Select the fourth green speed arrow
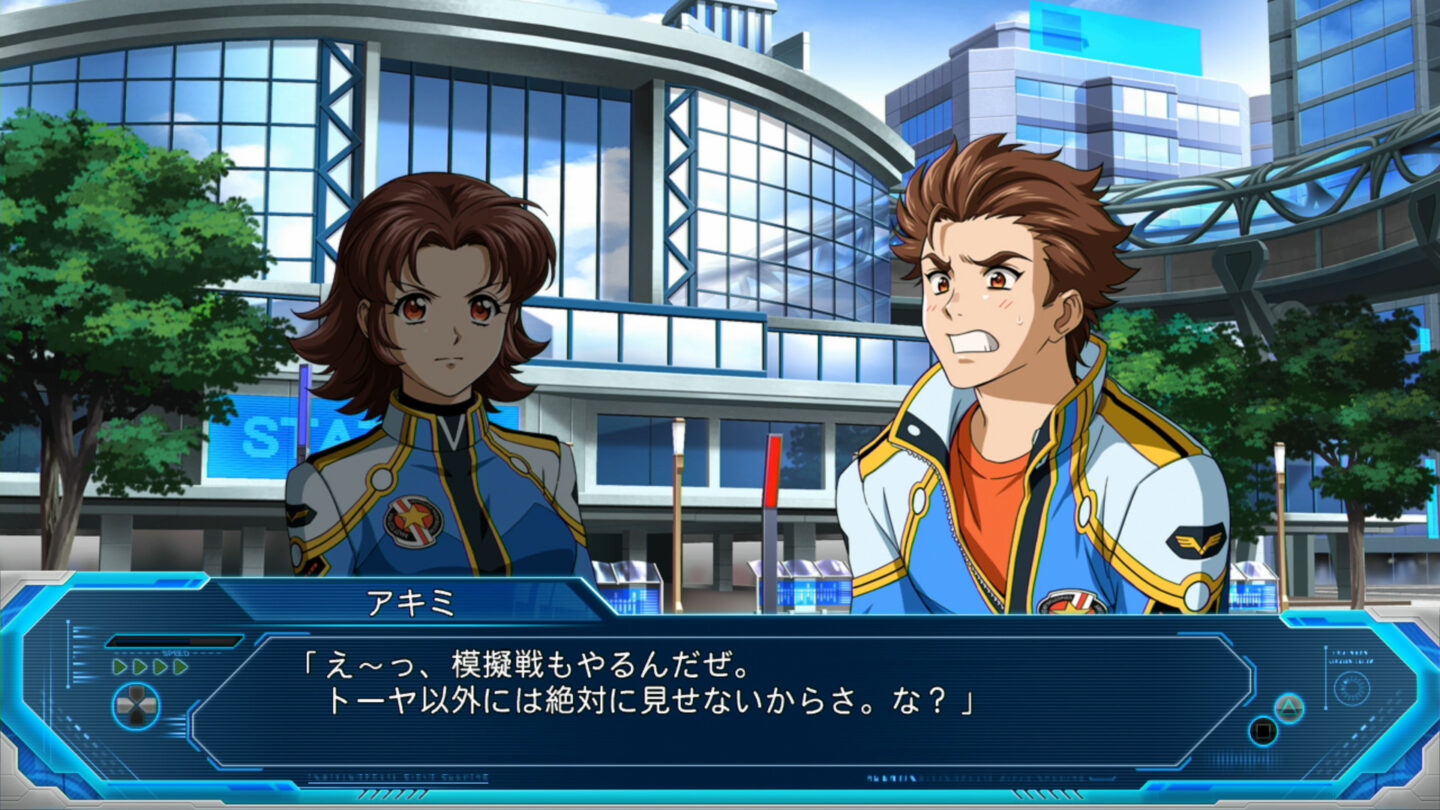This screenshot has height=810, width=1440. tap(180, 666)
